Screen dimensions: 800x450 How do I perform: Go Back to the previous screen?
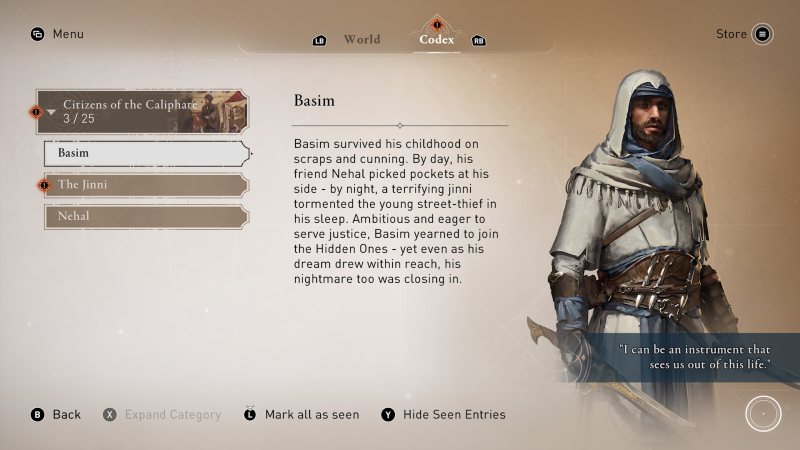point(56,414)
